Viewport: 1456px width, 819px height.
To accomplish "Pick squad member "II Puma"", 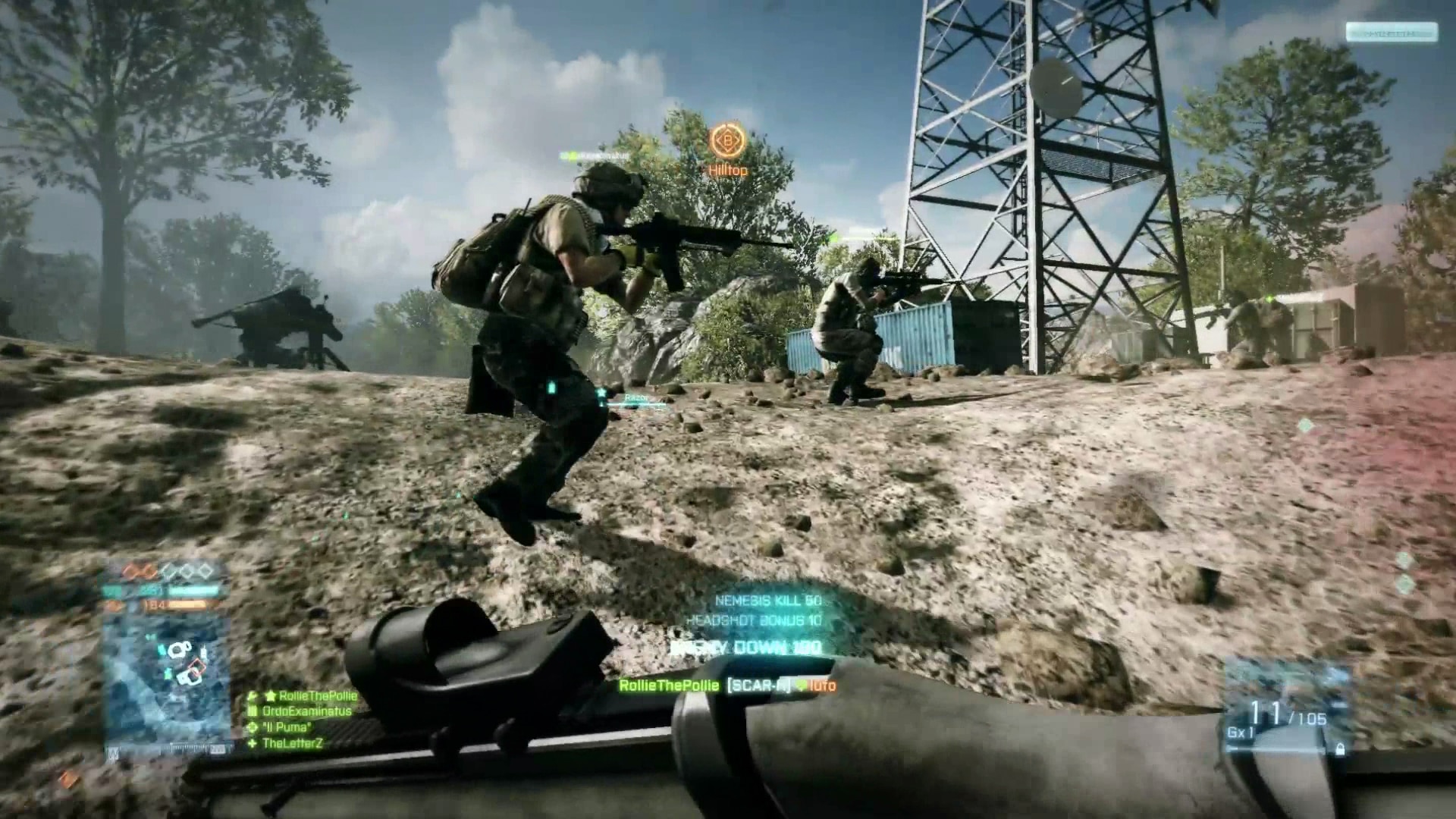I will 286,727.
